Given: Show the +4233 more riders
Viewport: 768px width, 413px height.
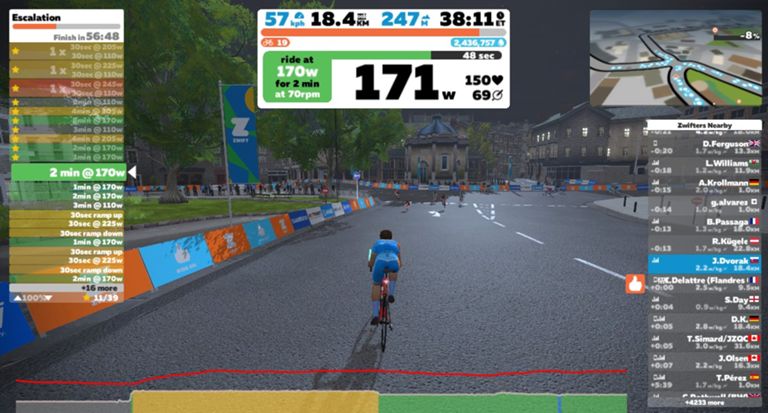Looking at the screenshot, I should [704, 403].
